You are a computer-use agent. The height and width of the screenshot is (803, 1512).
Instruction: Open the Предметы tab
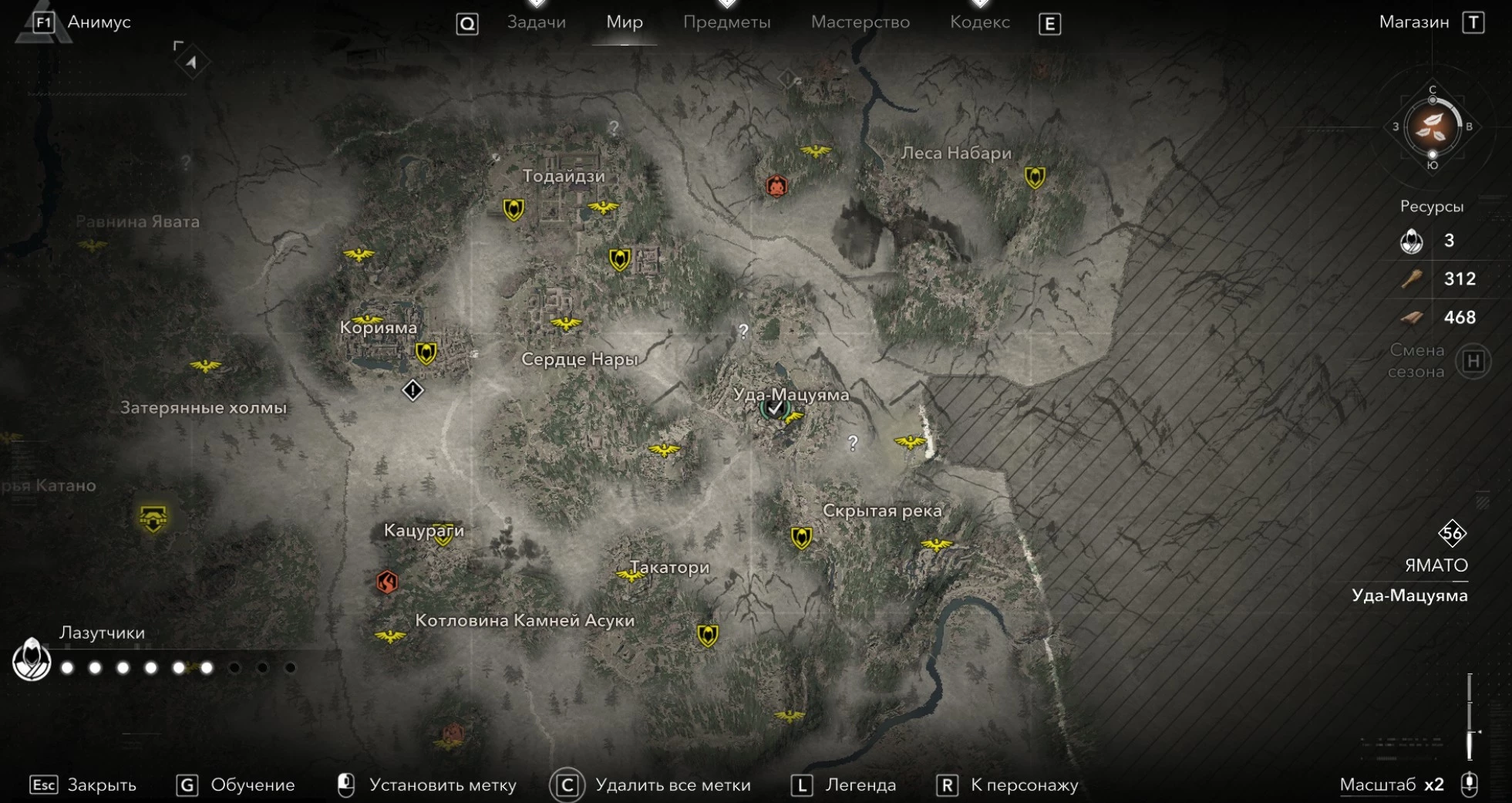click(x=726, y=22)
